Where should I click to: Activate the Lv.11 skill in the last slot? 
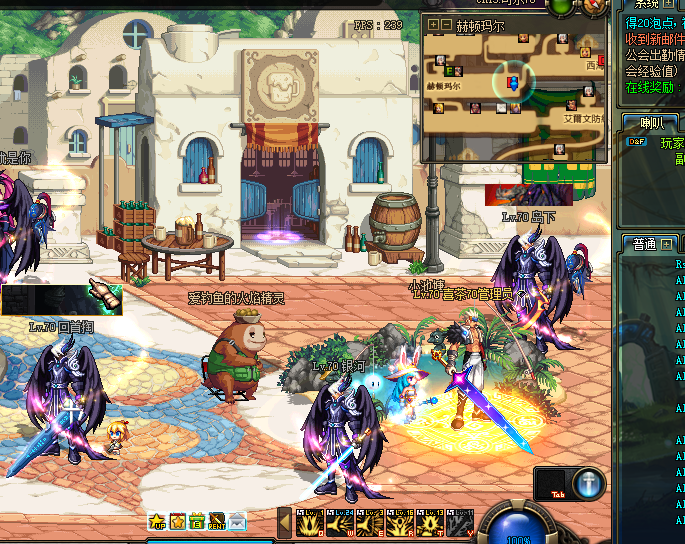pyautogui.click(x=460, y=523)
